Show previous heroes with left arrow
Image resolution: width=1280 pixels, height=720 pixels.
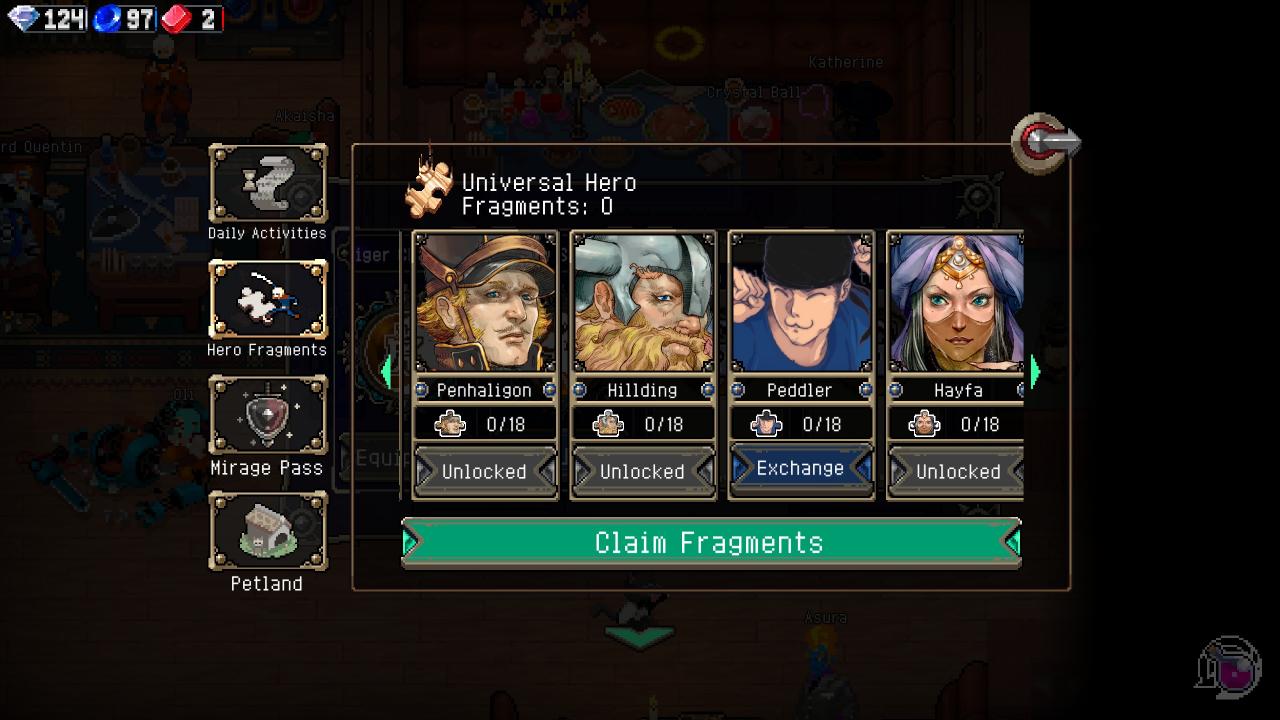pyautogui.click(x=387, y=371)
